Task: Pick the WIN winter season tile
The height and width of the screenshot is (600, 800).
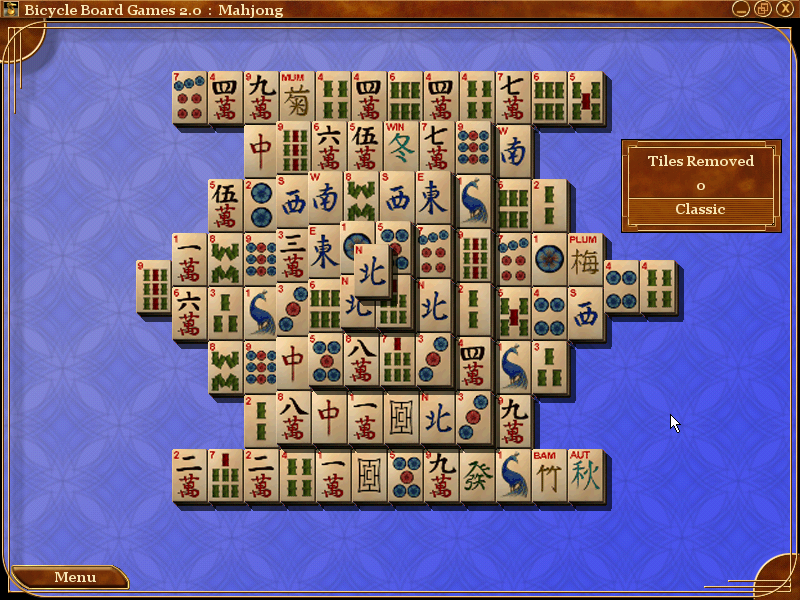Action: click(x=401, y=147)
